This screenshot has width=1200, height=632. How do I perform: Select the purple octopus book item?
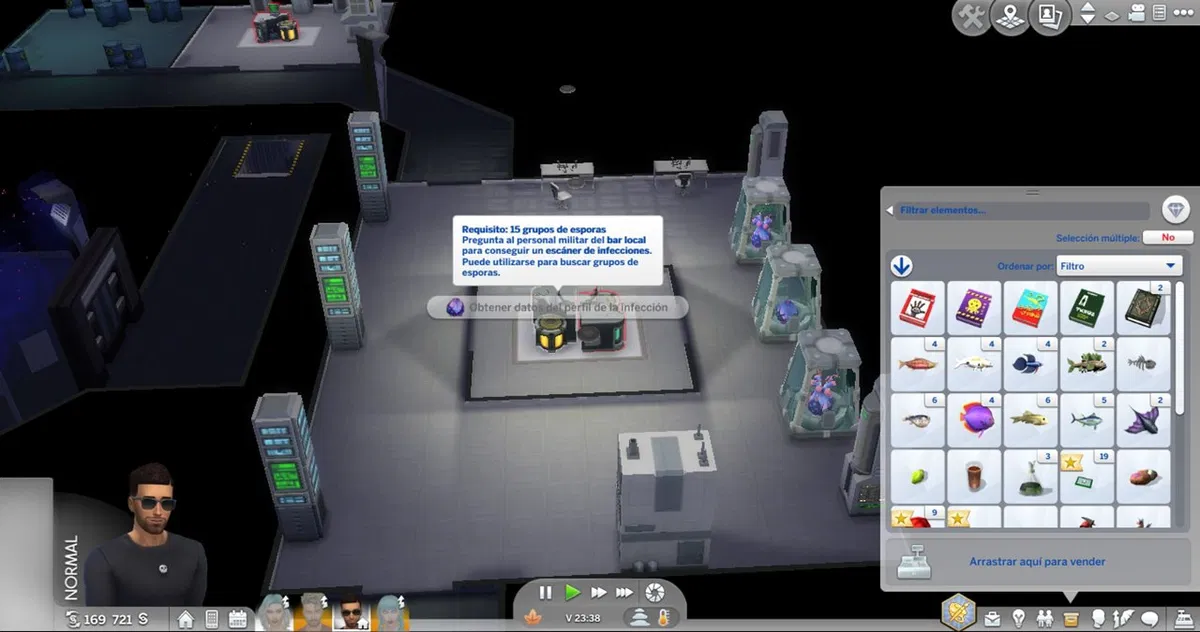972,306
